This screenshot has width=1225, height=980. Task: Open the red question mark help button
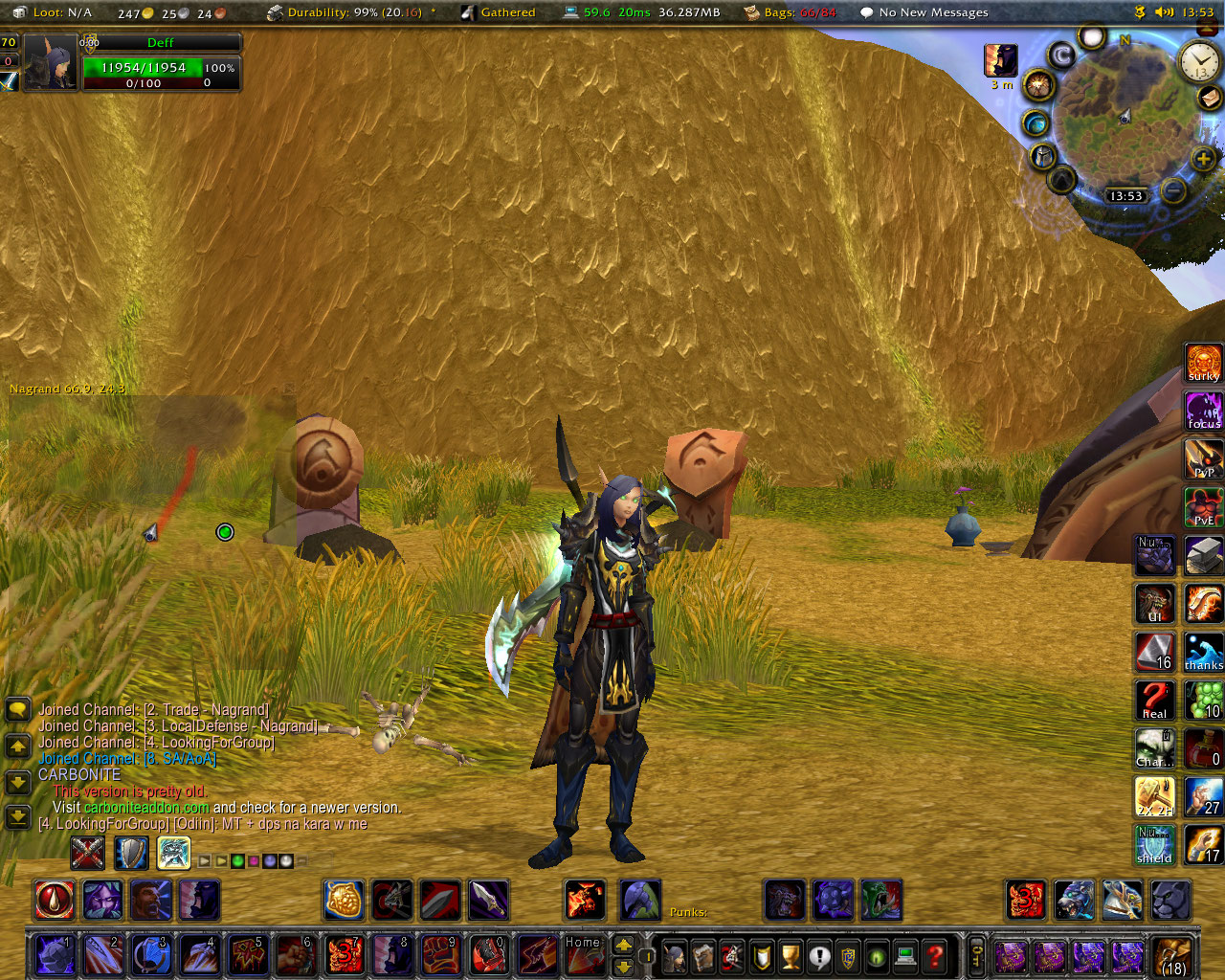(x=935, y=955)
